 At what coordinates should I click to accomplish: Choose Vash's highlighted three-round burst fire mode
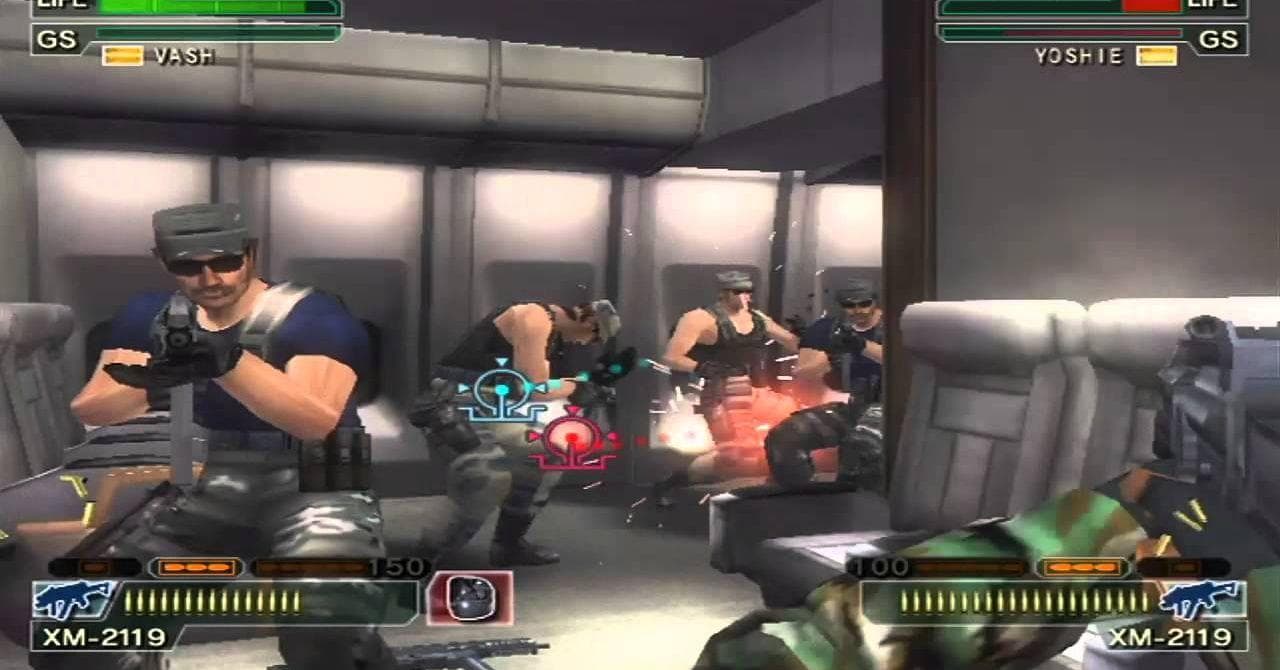tap(196, 568)
